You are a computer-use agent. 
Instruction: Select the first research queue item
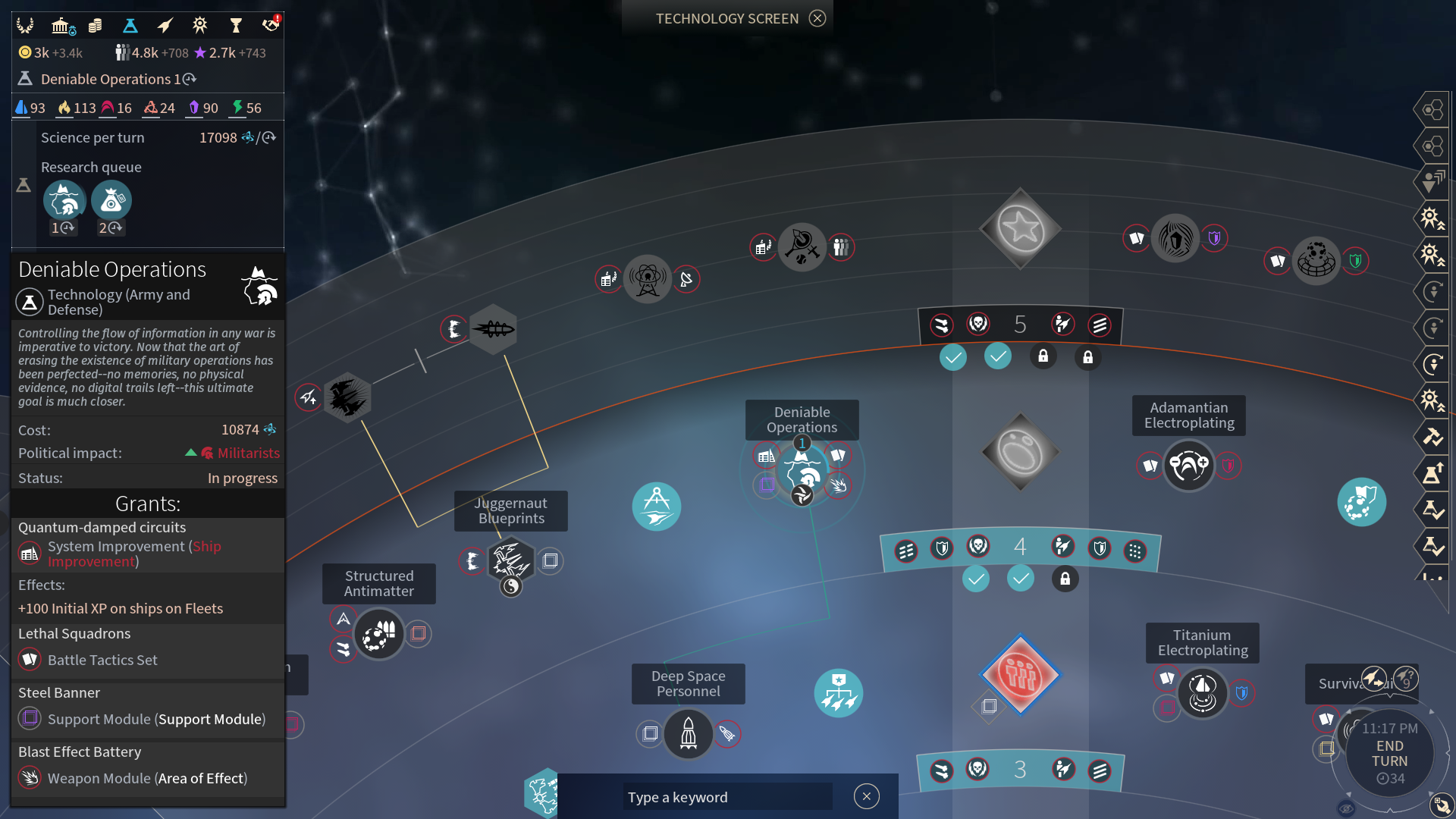click(64, 201)
